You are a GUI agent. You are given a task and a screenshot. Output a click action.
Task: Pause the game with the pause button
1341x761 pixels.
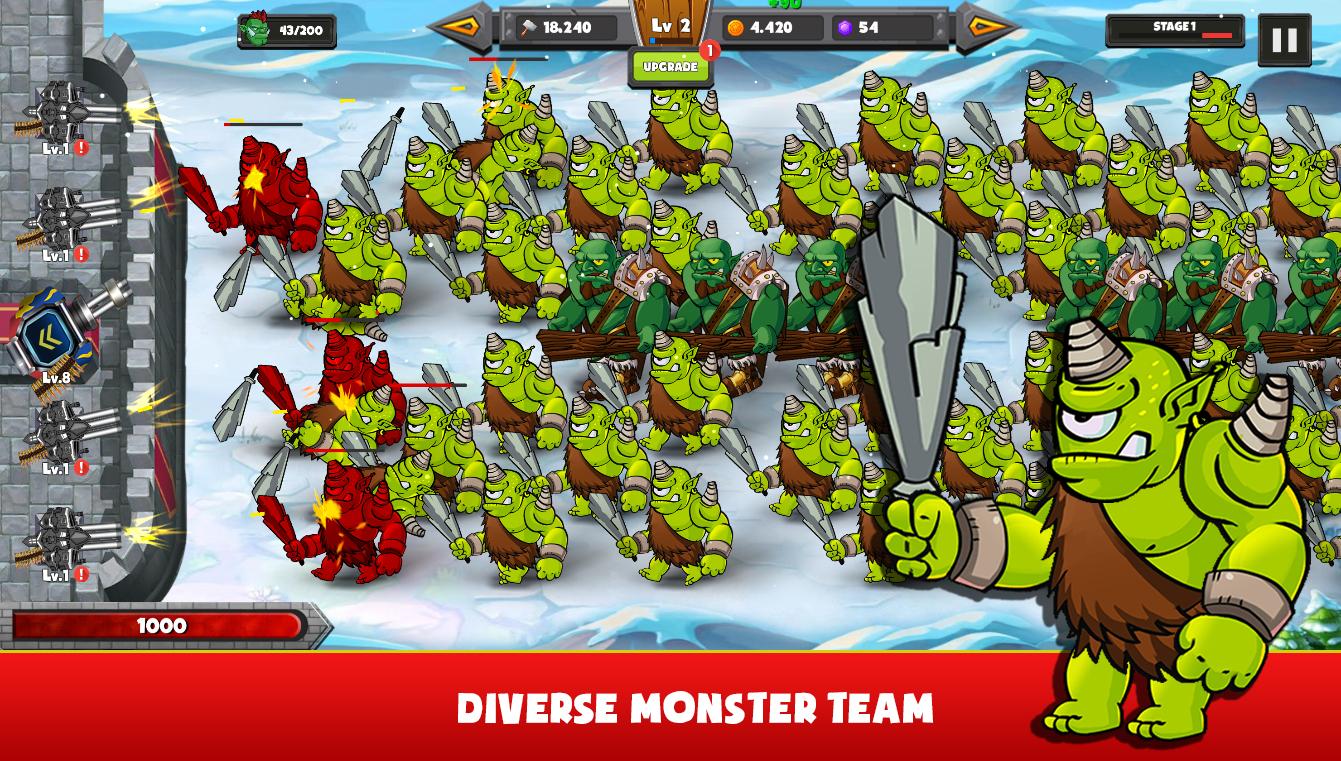pos(1283,39)
